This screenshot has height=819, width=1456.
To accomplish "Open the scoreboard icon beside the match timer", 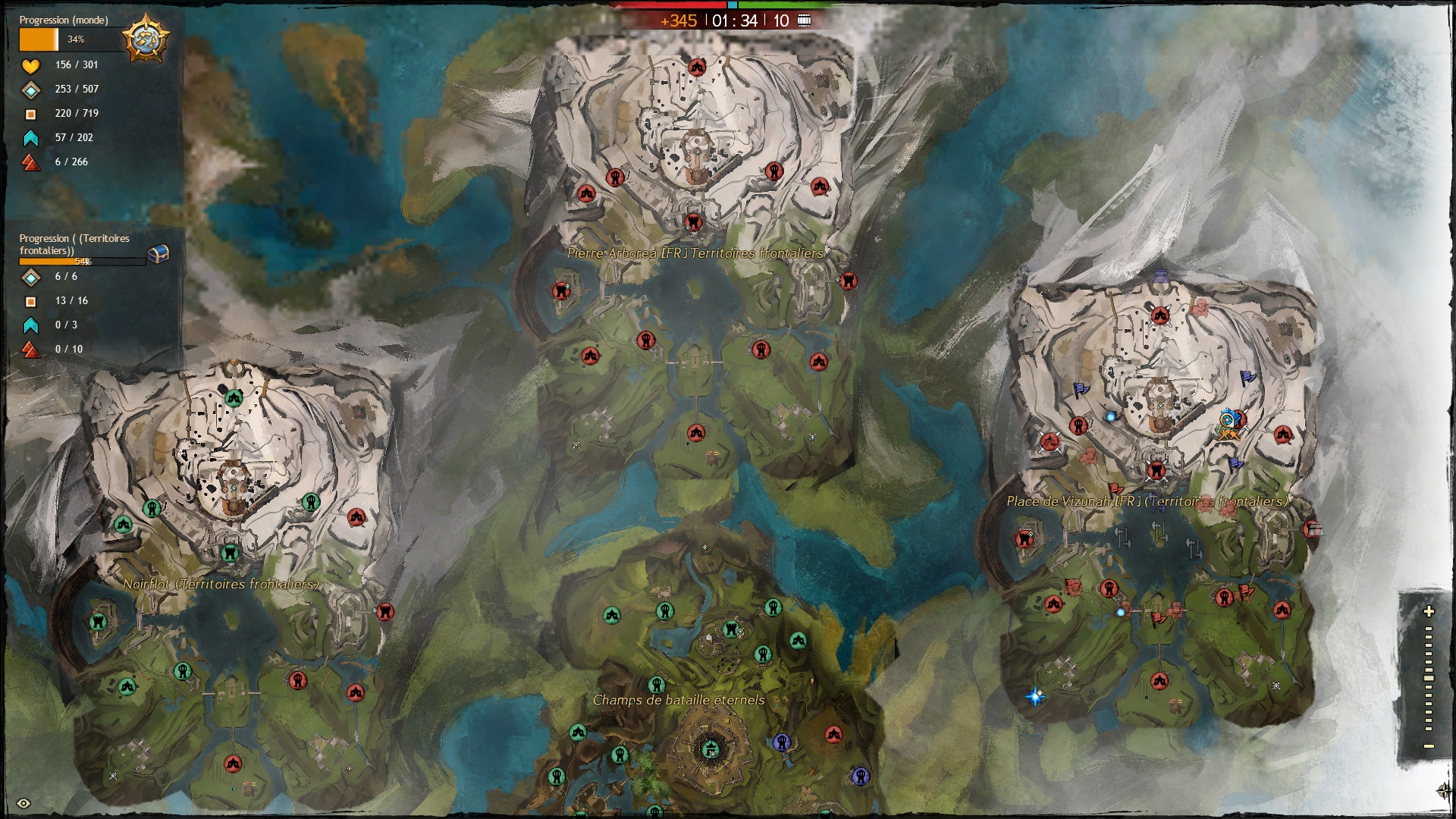I will (x=805, y=20).
